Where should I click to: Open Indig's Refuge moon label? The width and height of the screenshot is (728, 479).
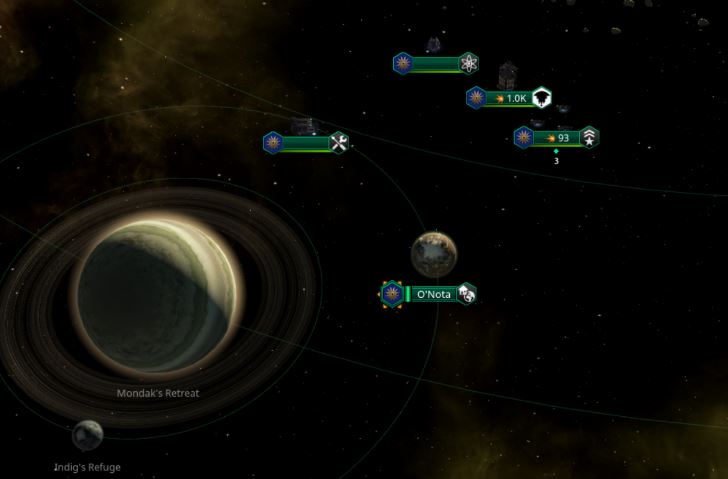click(x=88, y=467)
